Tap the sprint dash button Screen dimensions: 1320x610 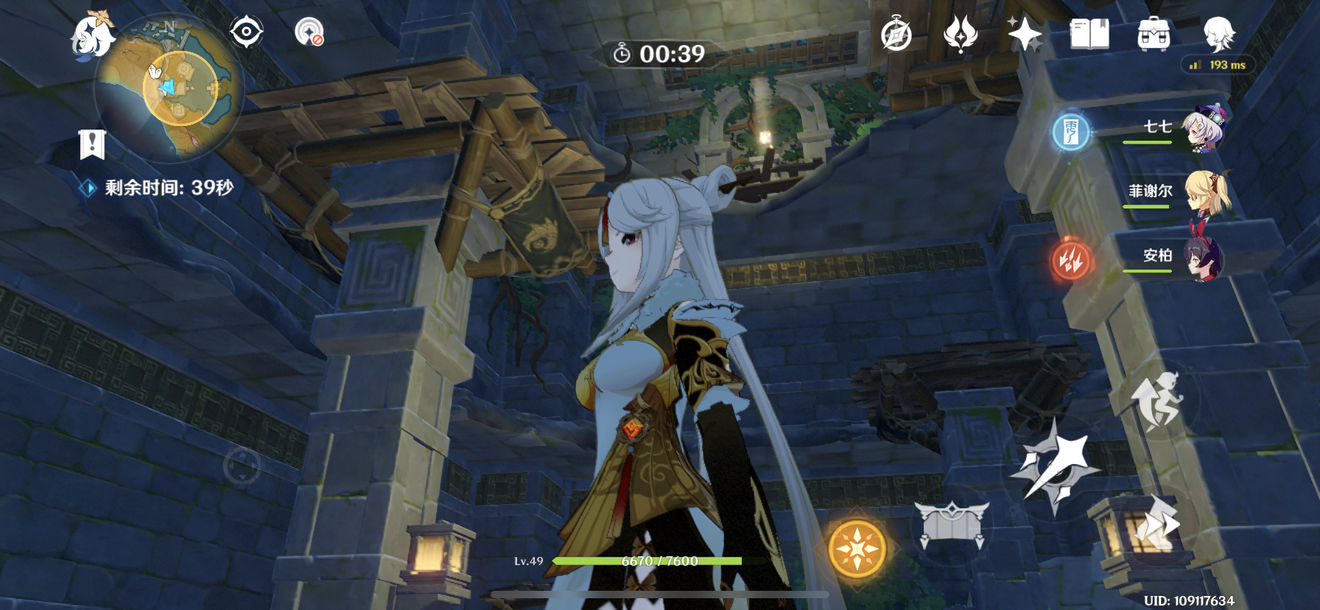[1156, 519]
